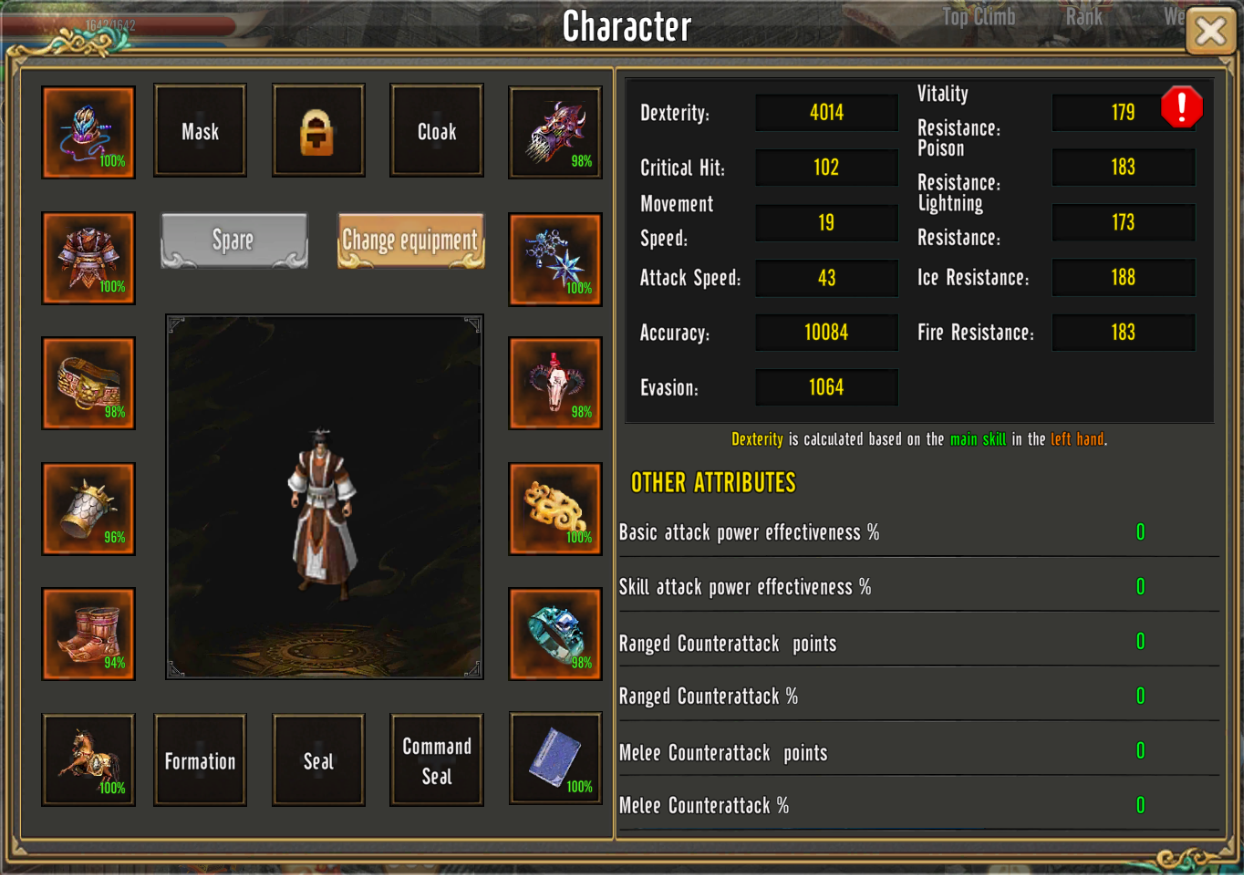Select the red armor chestpiece slot

[x=88, y=257]
